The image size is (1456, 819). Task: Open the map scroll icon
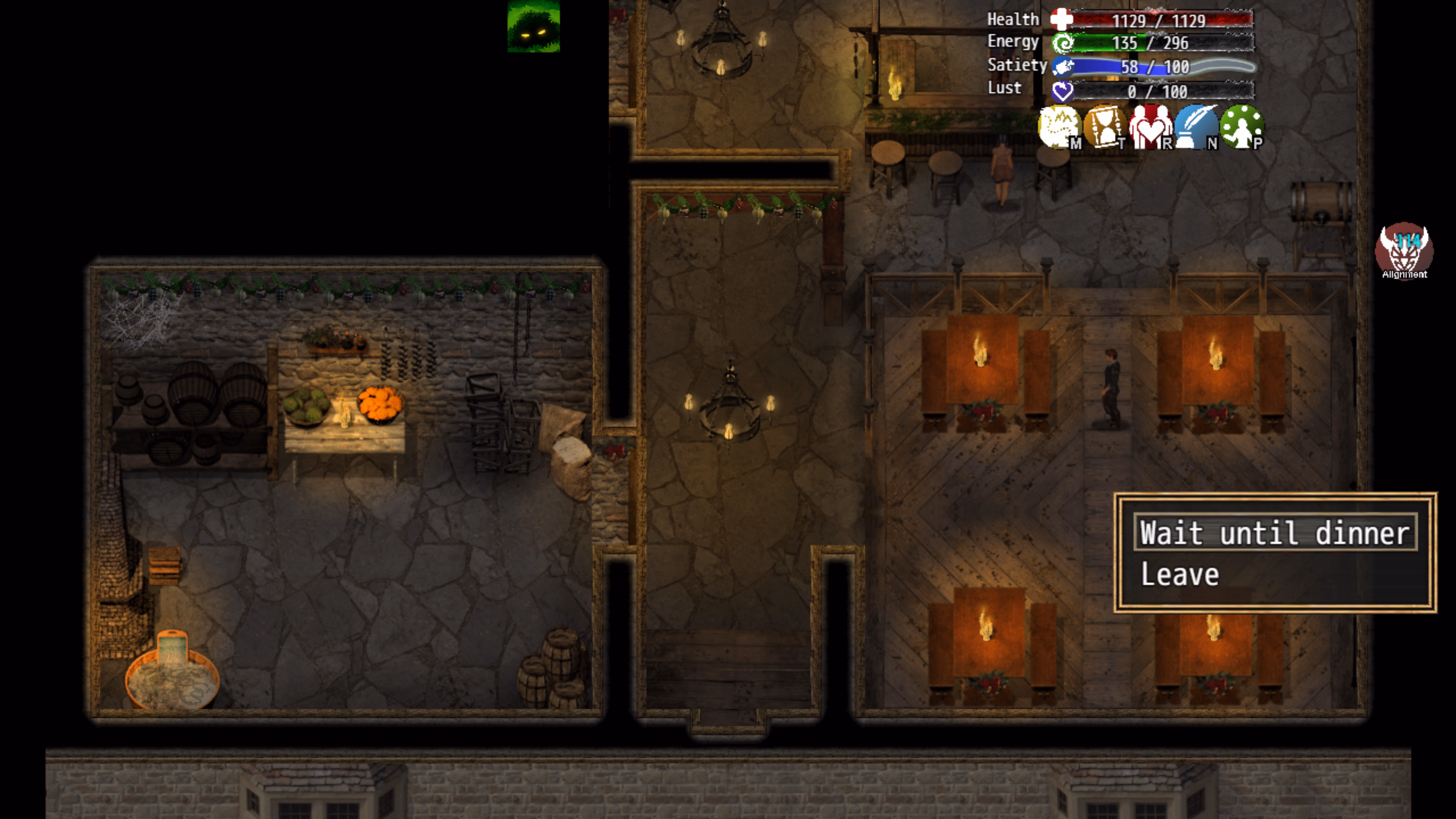[1059, 127]
